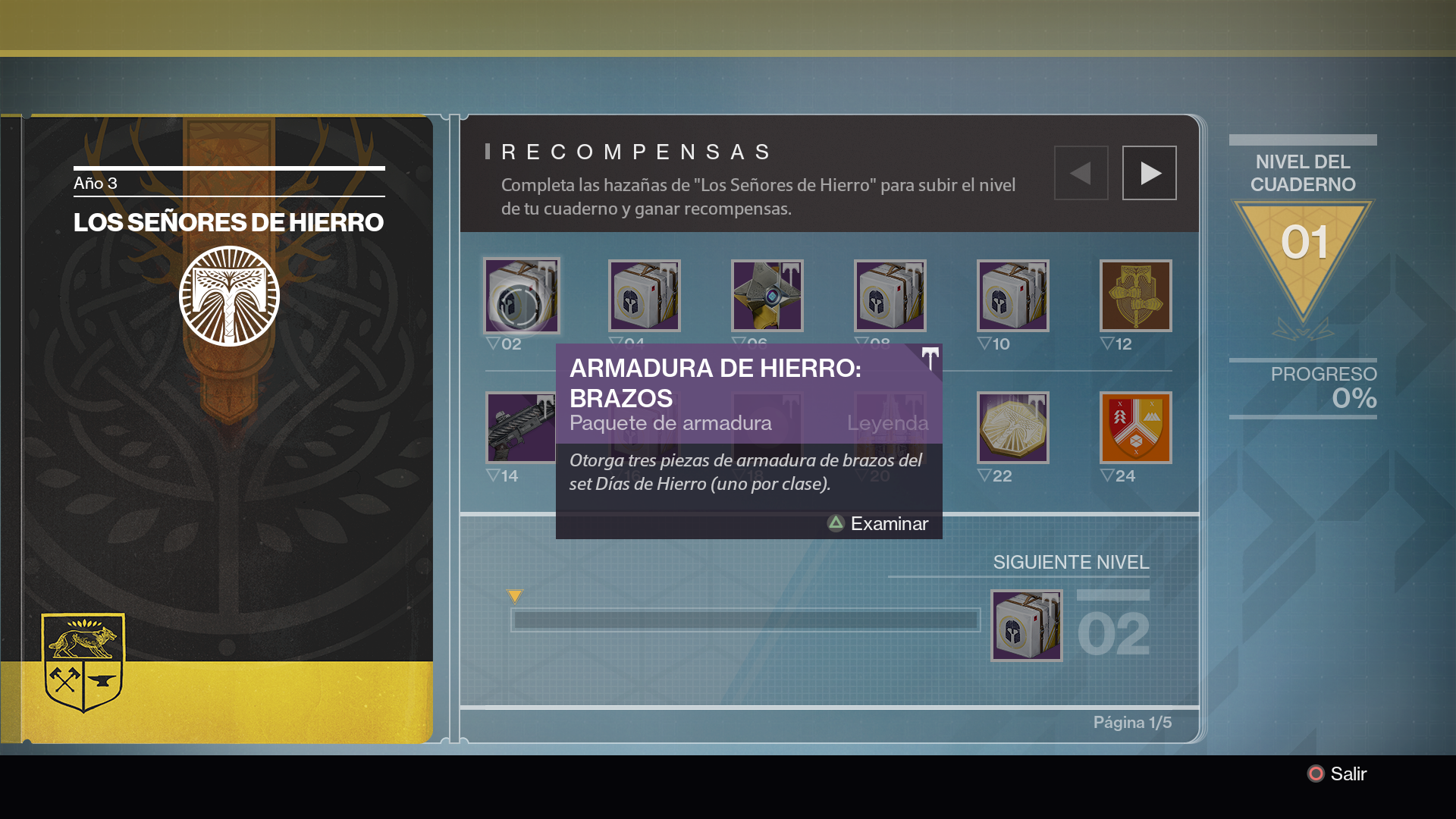The image size is (1456, 819).
Task: Click the Iron Lords tree emblem on book cover
Action: pyautogui.click(x=229, y=296)
